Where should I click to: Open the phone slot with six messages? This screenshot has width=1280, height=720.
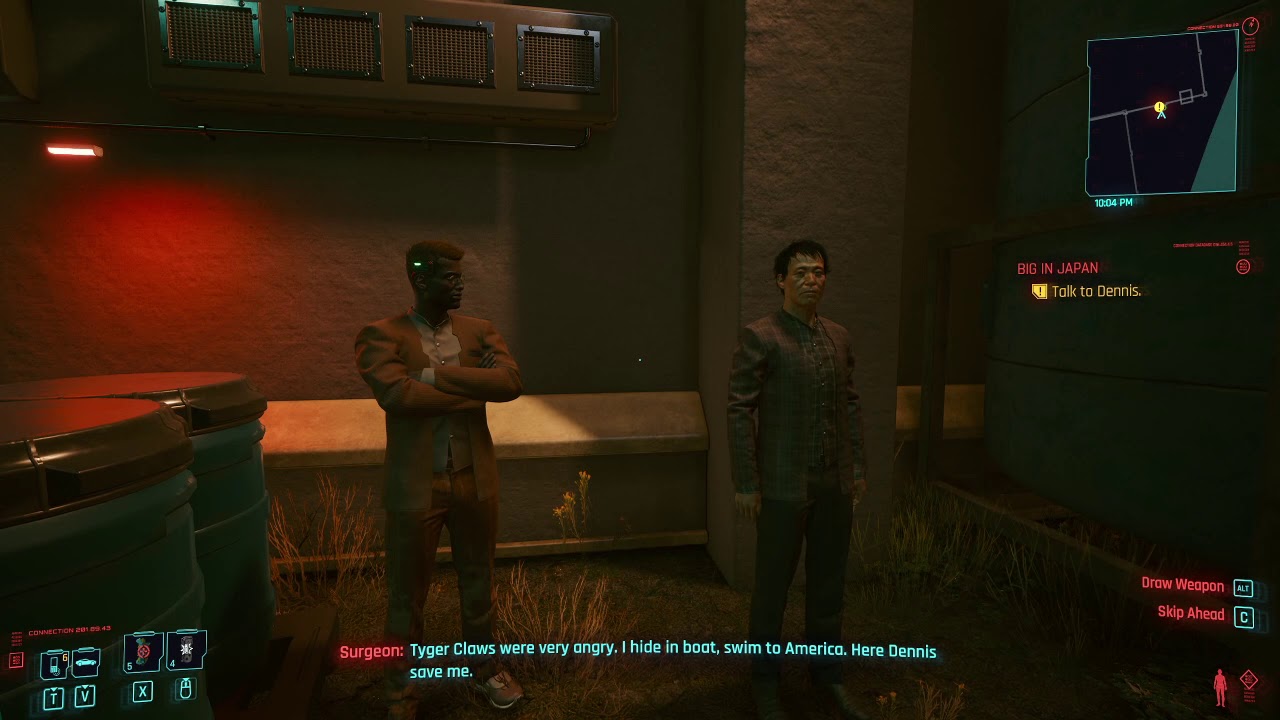[x=55, y=663]
